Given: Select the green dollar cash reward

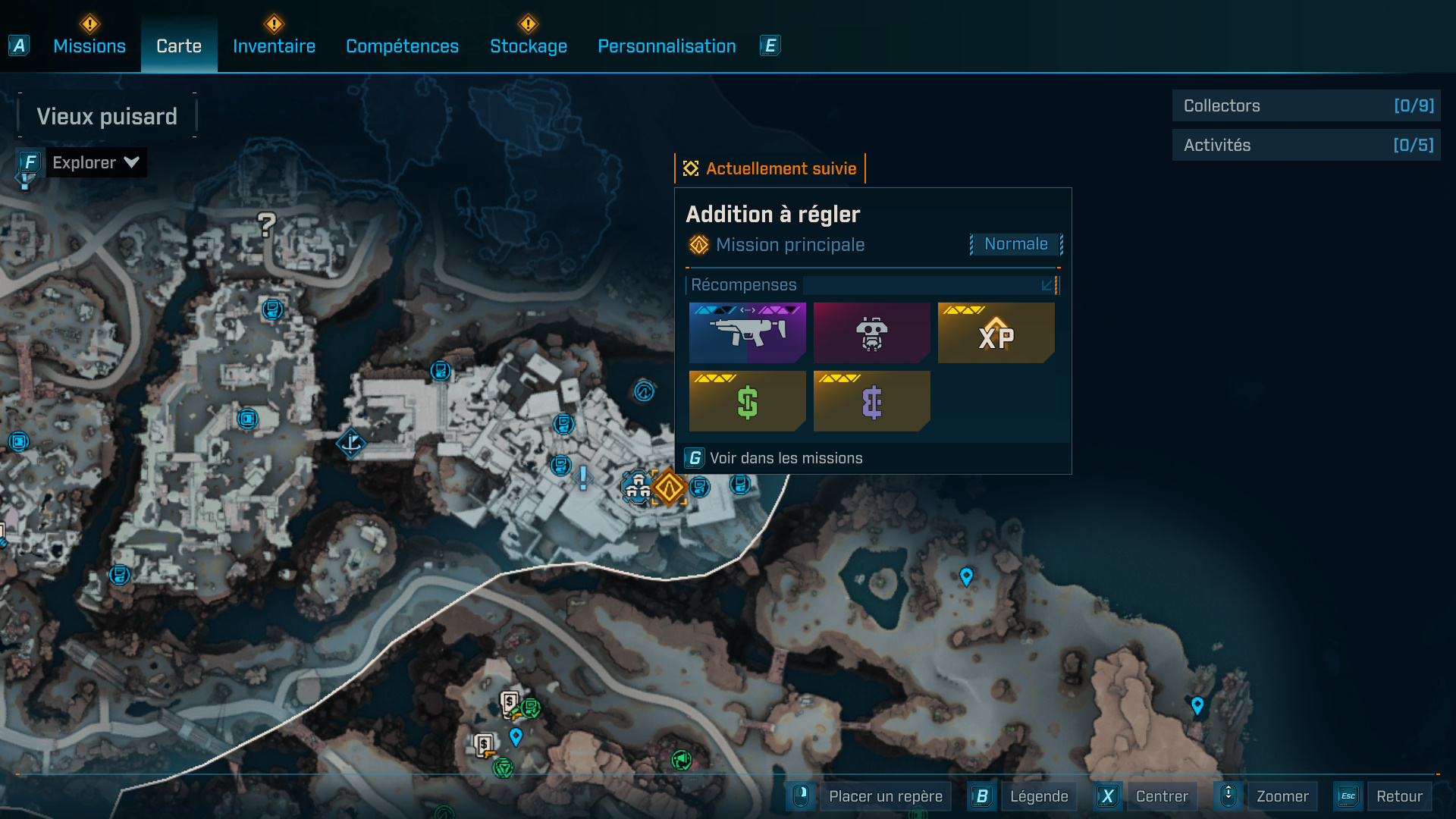Looking at the screenshot, I should point(747,400).
